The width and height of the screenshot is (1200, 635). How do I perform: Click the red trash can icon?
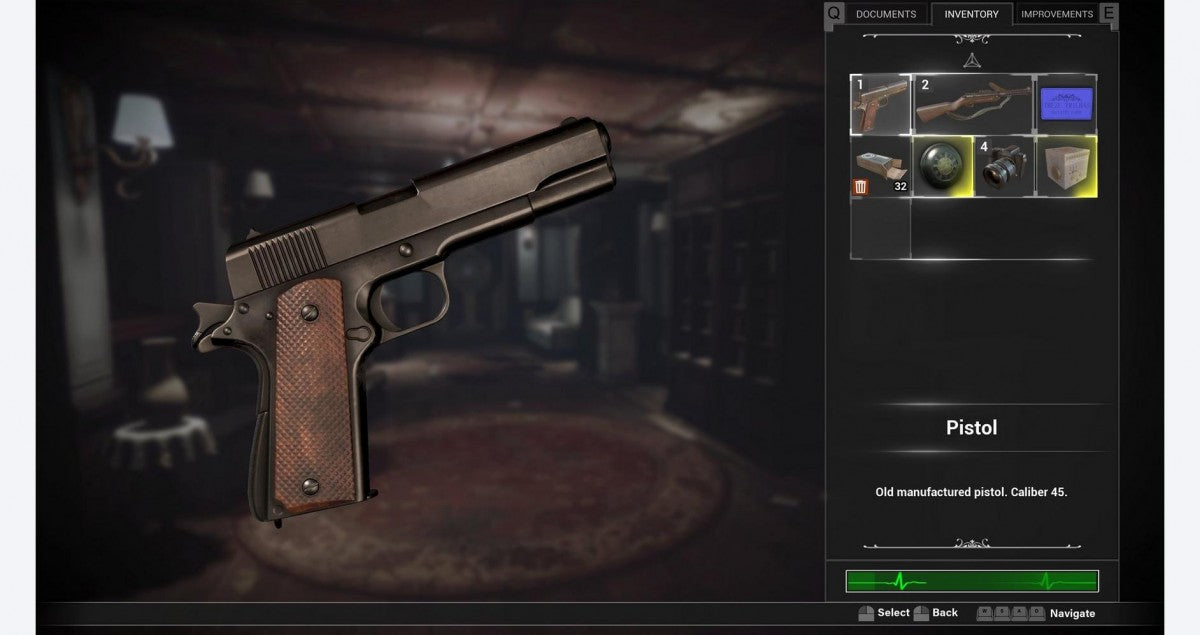tap(860, 187)
